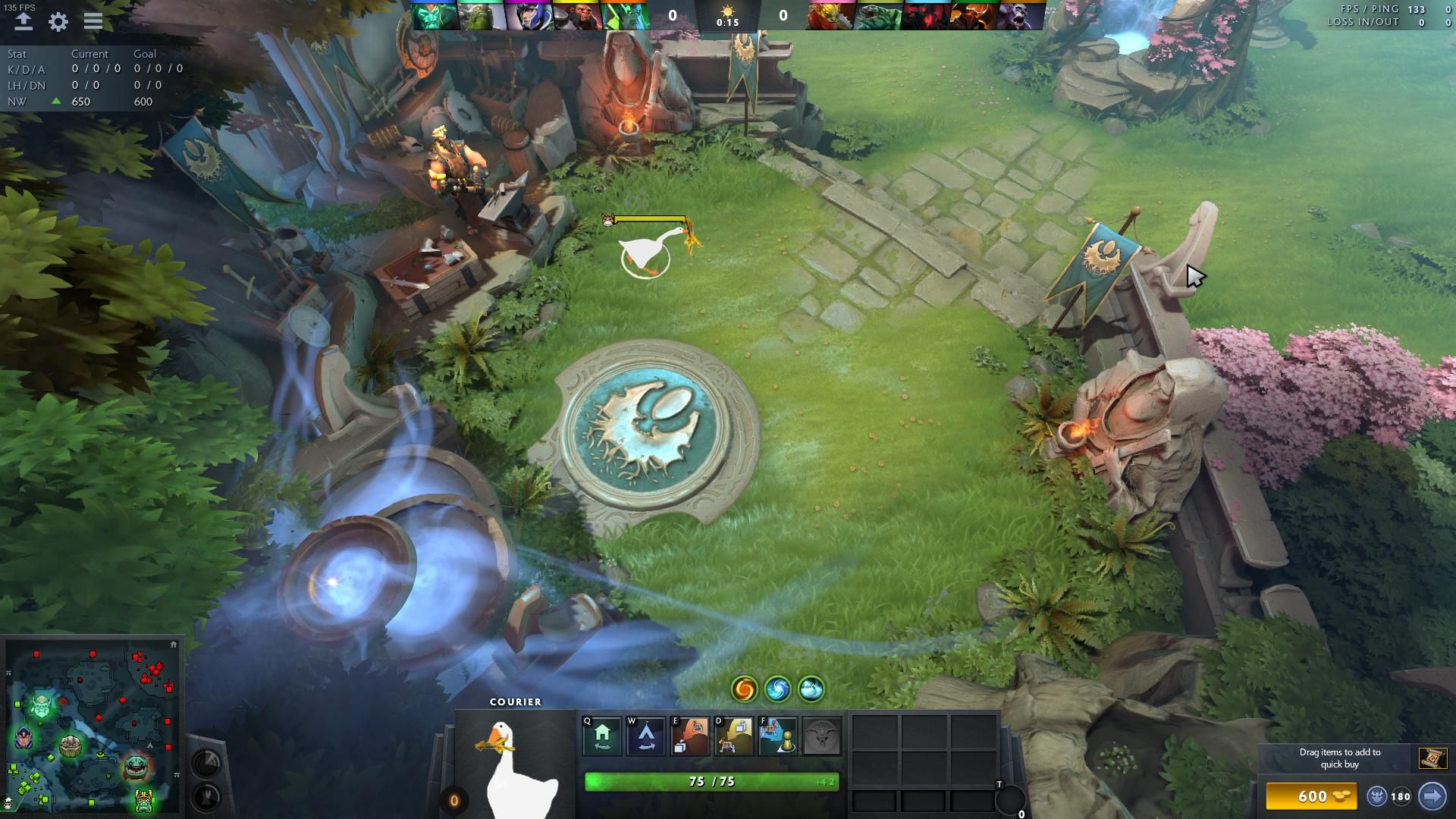1456x819 pixels.
Task: Activate courier Transfer Items ability
Action: click(x=733, y=736)
